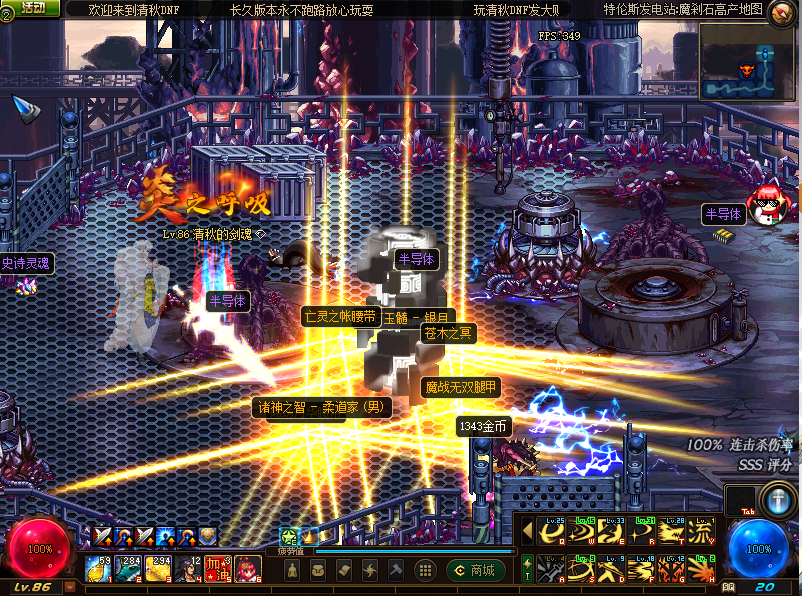Use the teal item in quickslot 2

coord(129,569)
